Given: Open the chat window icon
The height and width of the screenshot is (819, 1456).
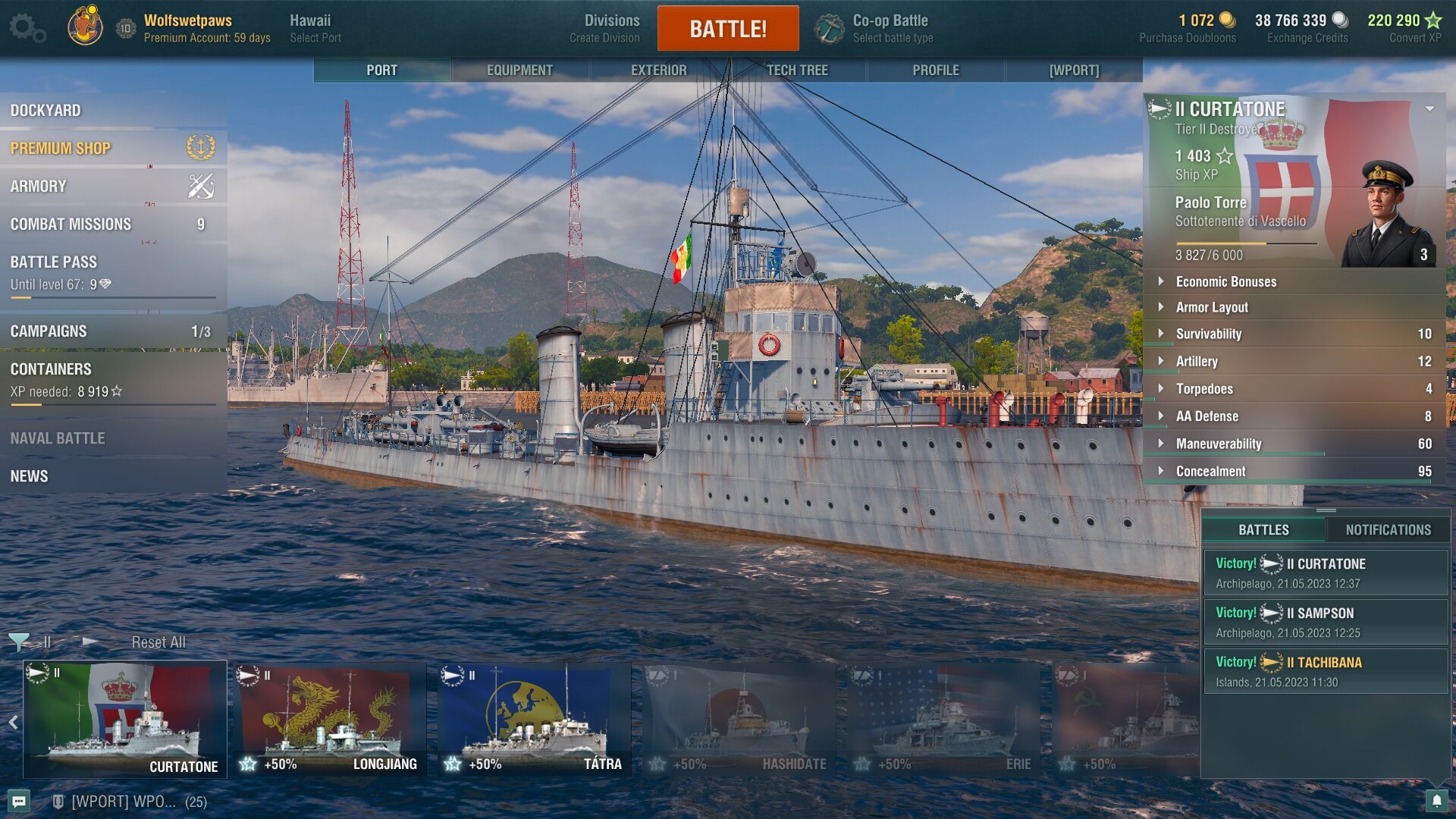Looking at the screenshot, I should [20, 802].
